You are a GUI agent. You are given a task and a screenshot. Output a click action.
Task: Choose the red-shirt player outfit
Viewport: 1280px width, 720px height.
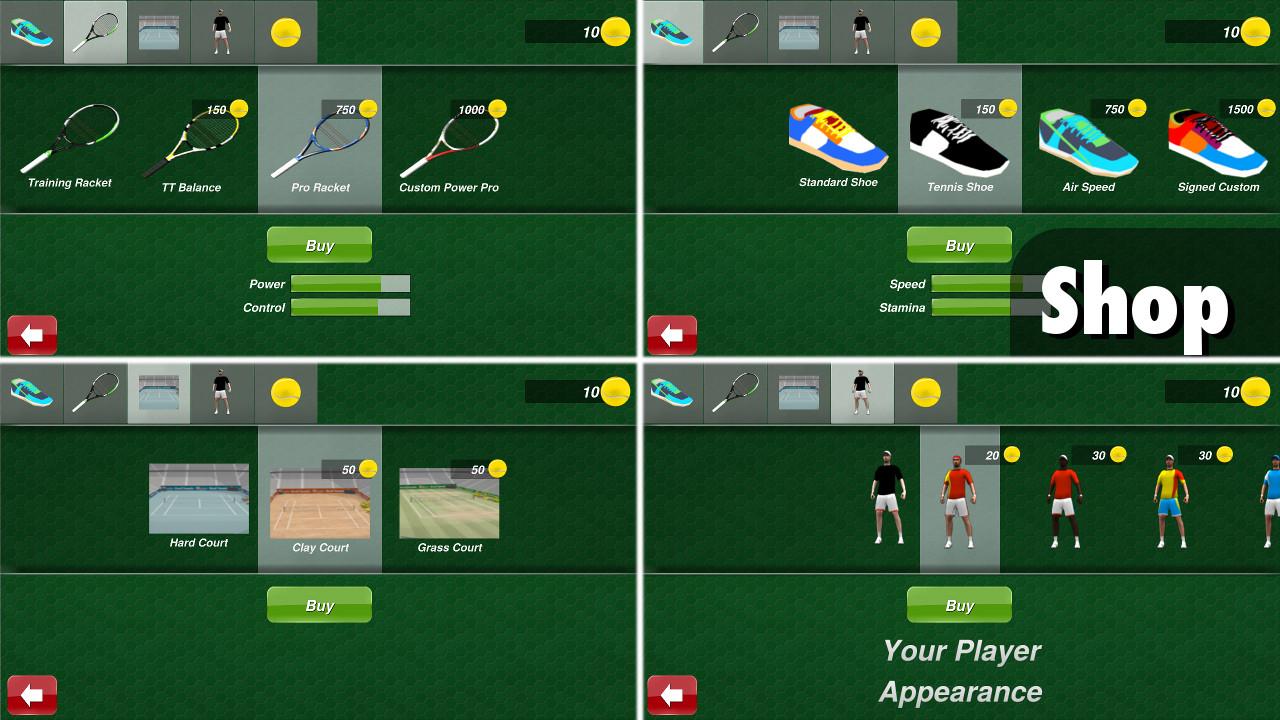[x=1063, y=500]
